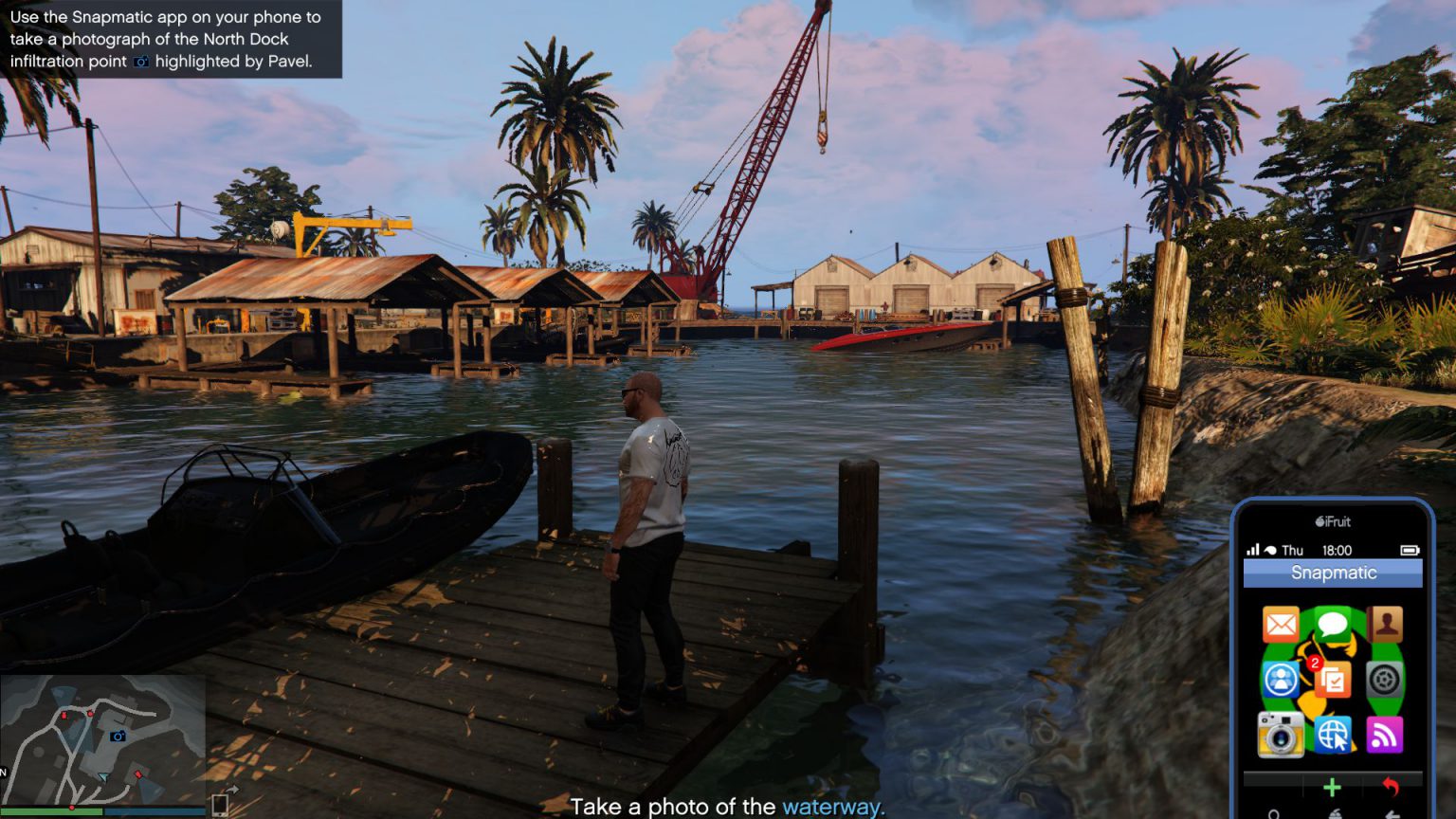
Task: Open the Quick Job app with notification badge
Action: [x=1331, y=679]
